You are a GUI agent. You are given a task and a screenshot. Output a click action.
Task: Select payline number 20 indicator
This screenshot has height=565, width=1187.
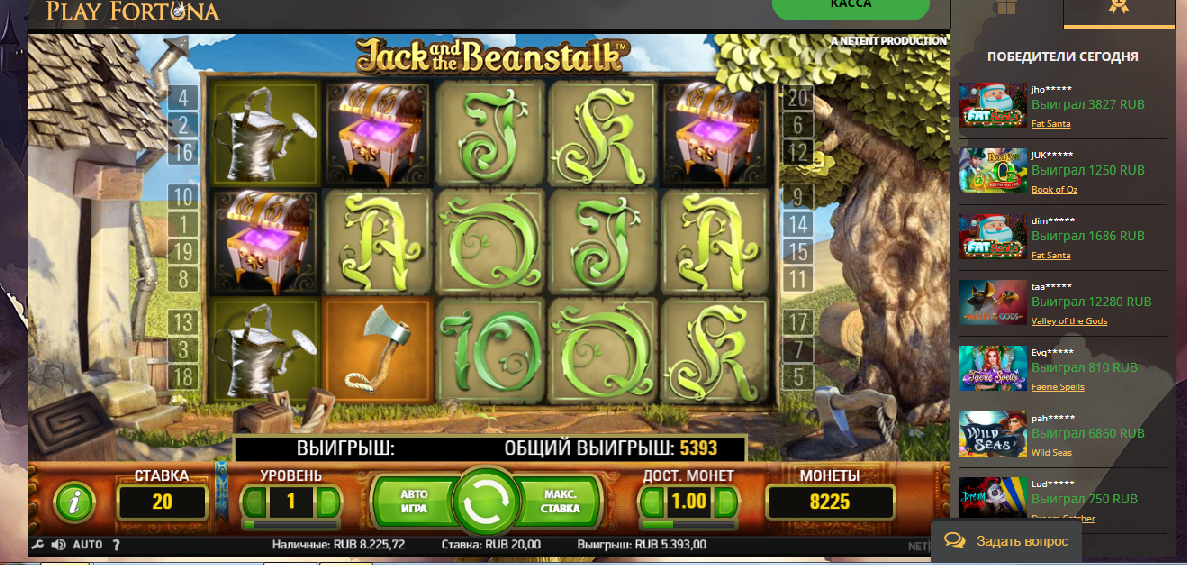[x=797, y=98]
